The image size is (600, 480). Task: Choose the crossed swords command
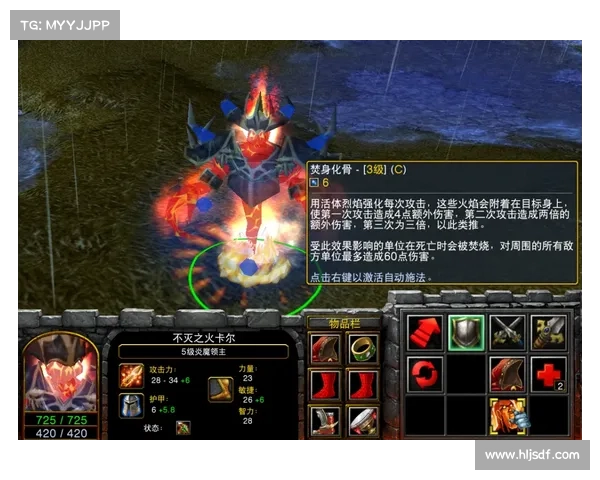507,331
